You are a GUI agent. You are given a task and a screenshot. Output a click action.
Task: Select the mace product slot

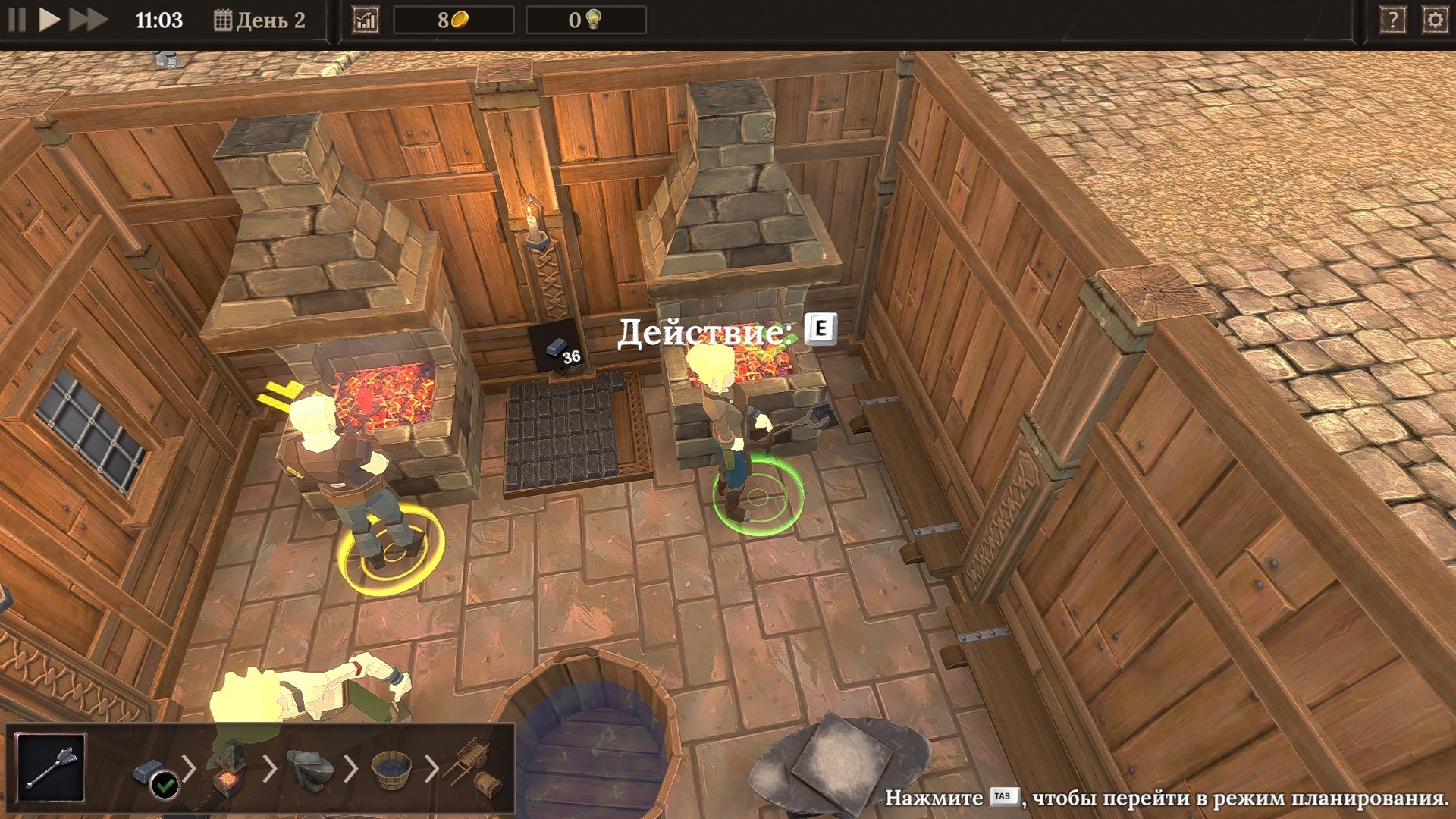[51, 767]
